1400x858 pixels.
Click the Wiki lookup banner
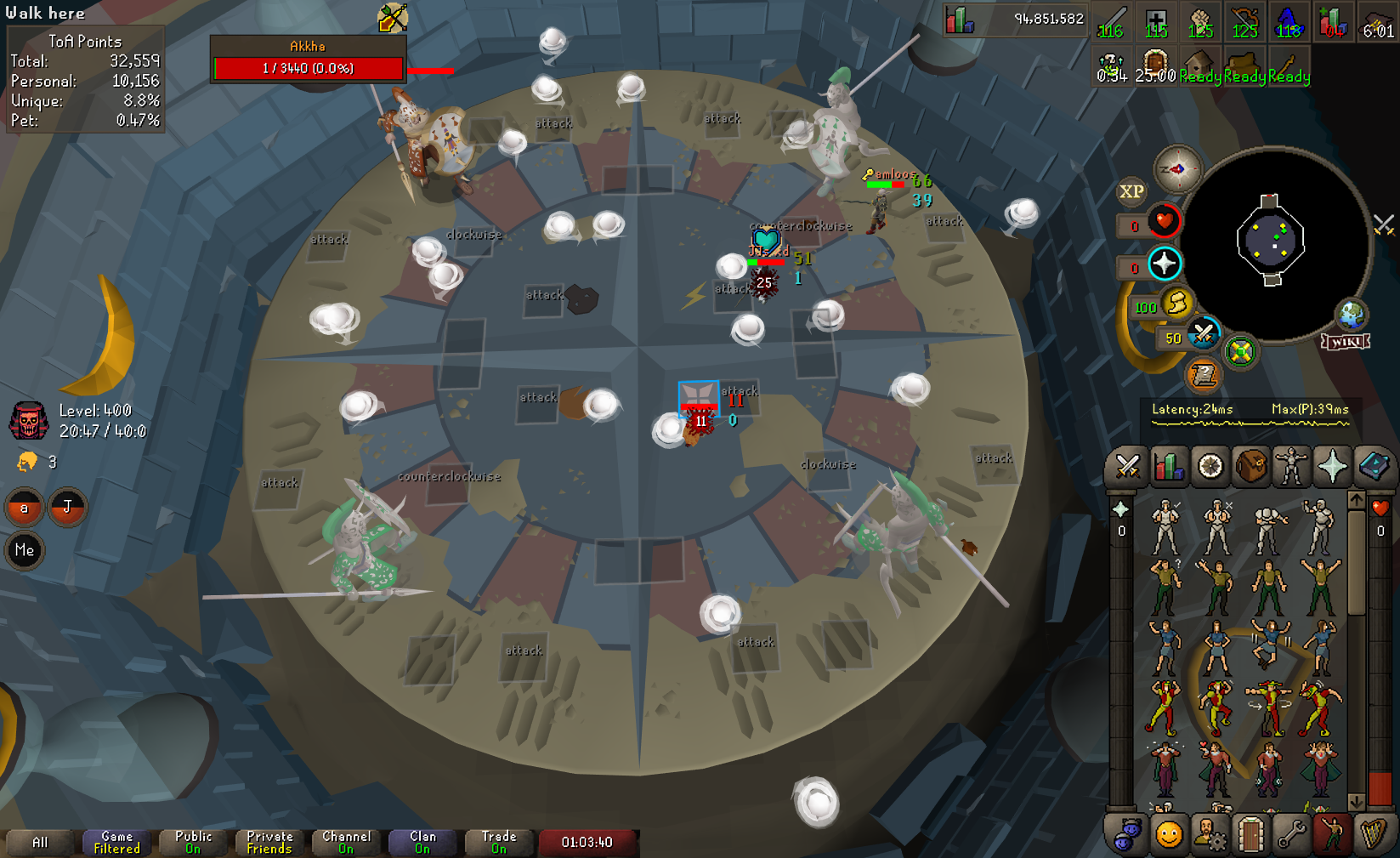click(1346, 342)
